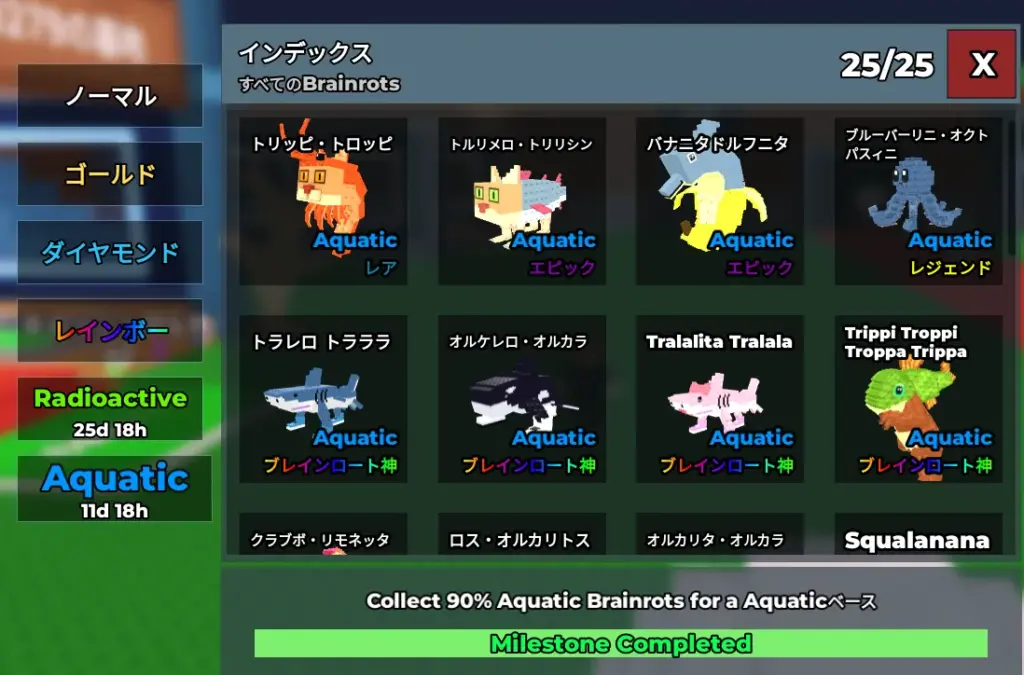Viewport: 1024px width, 675px height.
Task: Open the ダイヤモンド category tab
Action: [x=110, y=252]
